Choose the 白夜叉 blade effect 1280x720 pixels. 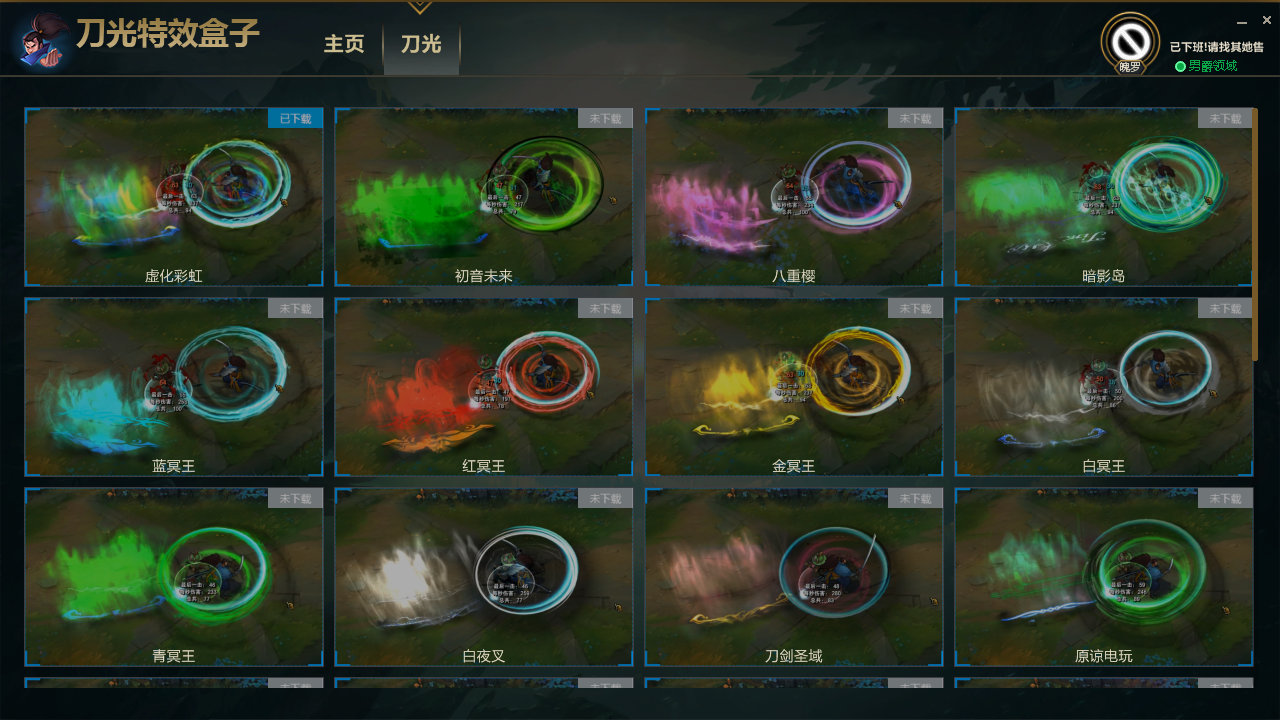484,576
